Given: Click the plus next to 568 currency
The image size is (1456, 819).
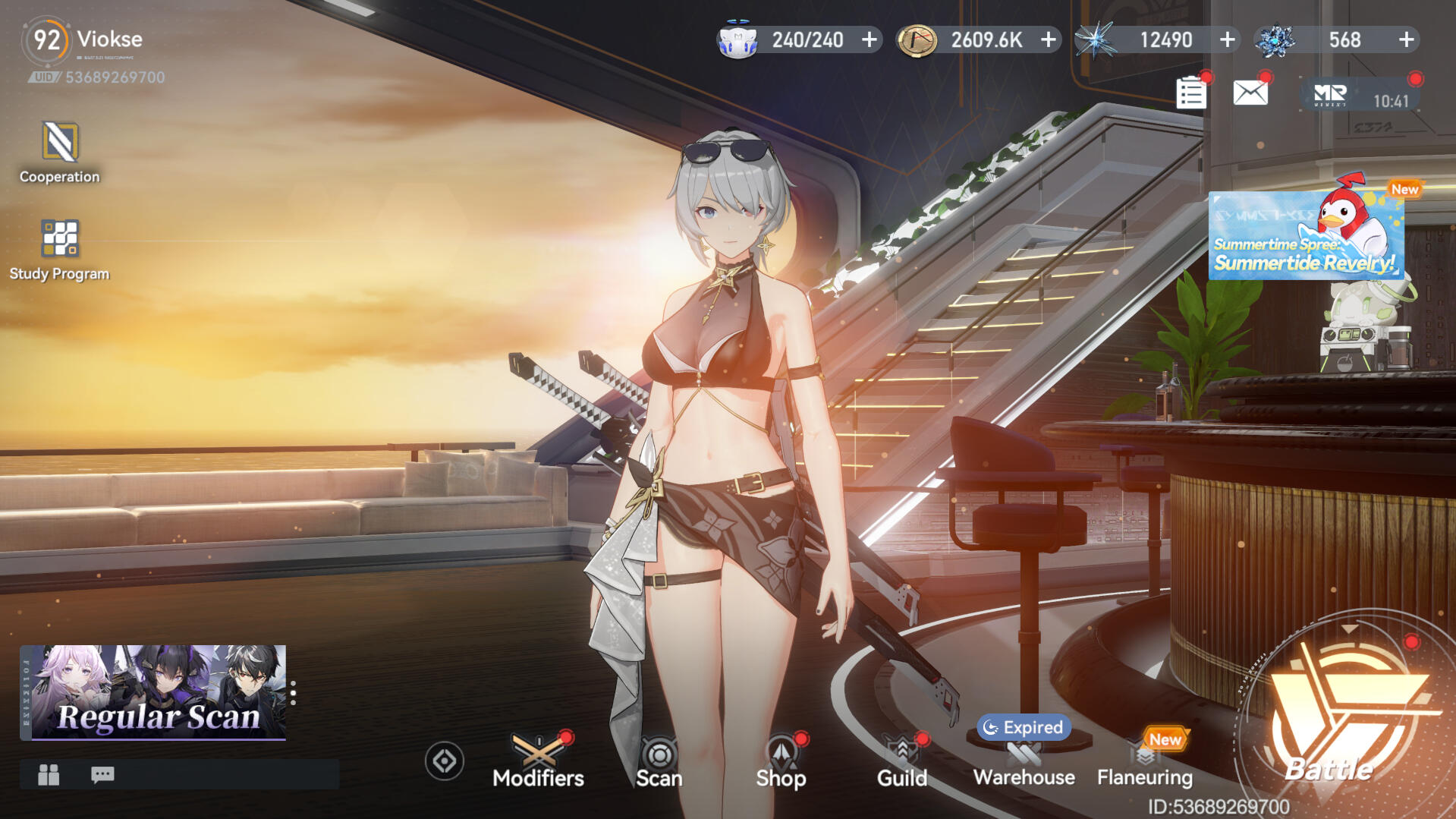Looking at the screenshot, I should point(1407,39).
